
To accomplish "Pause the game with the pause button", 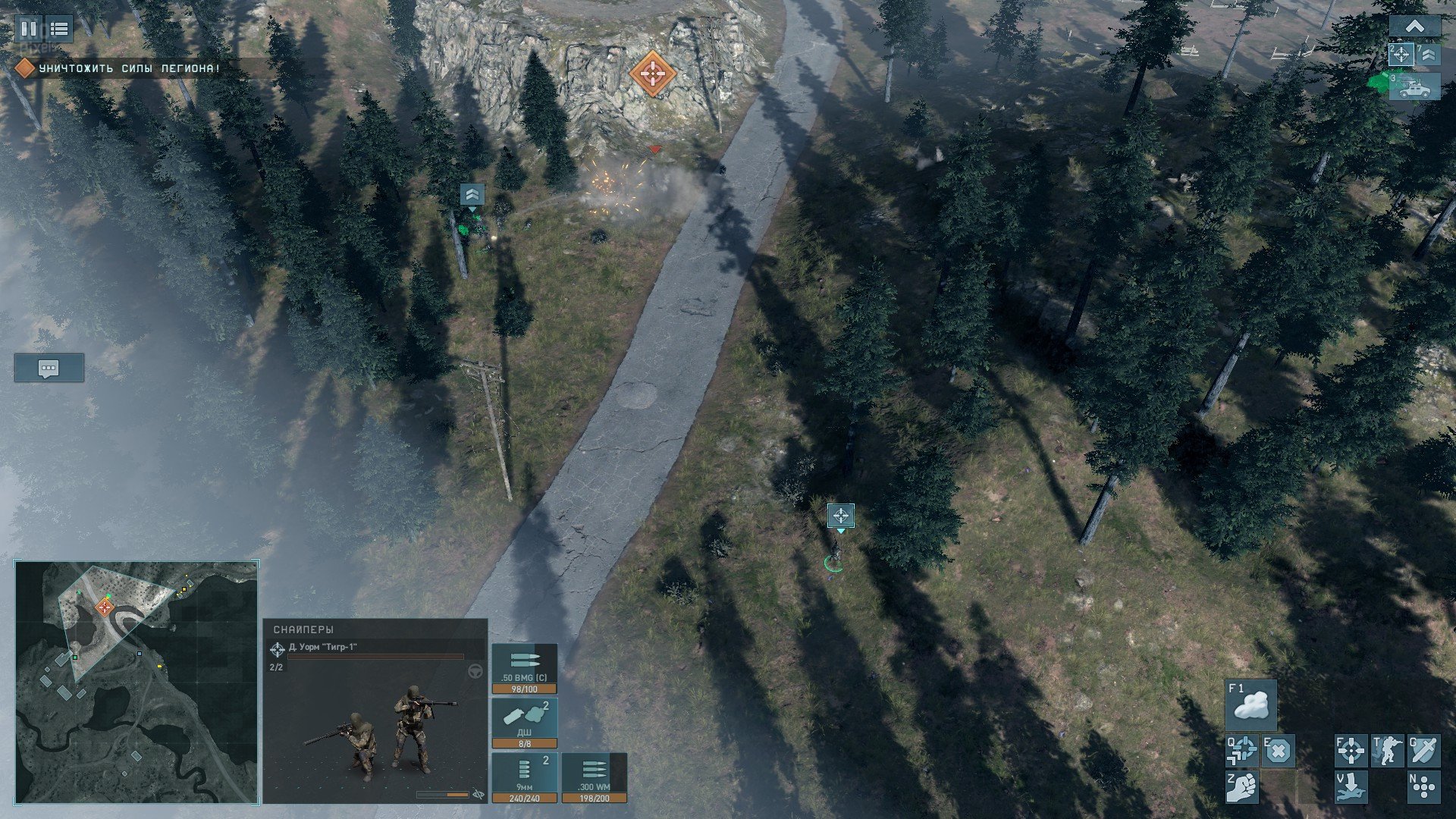I will 29,29.
